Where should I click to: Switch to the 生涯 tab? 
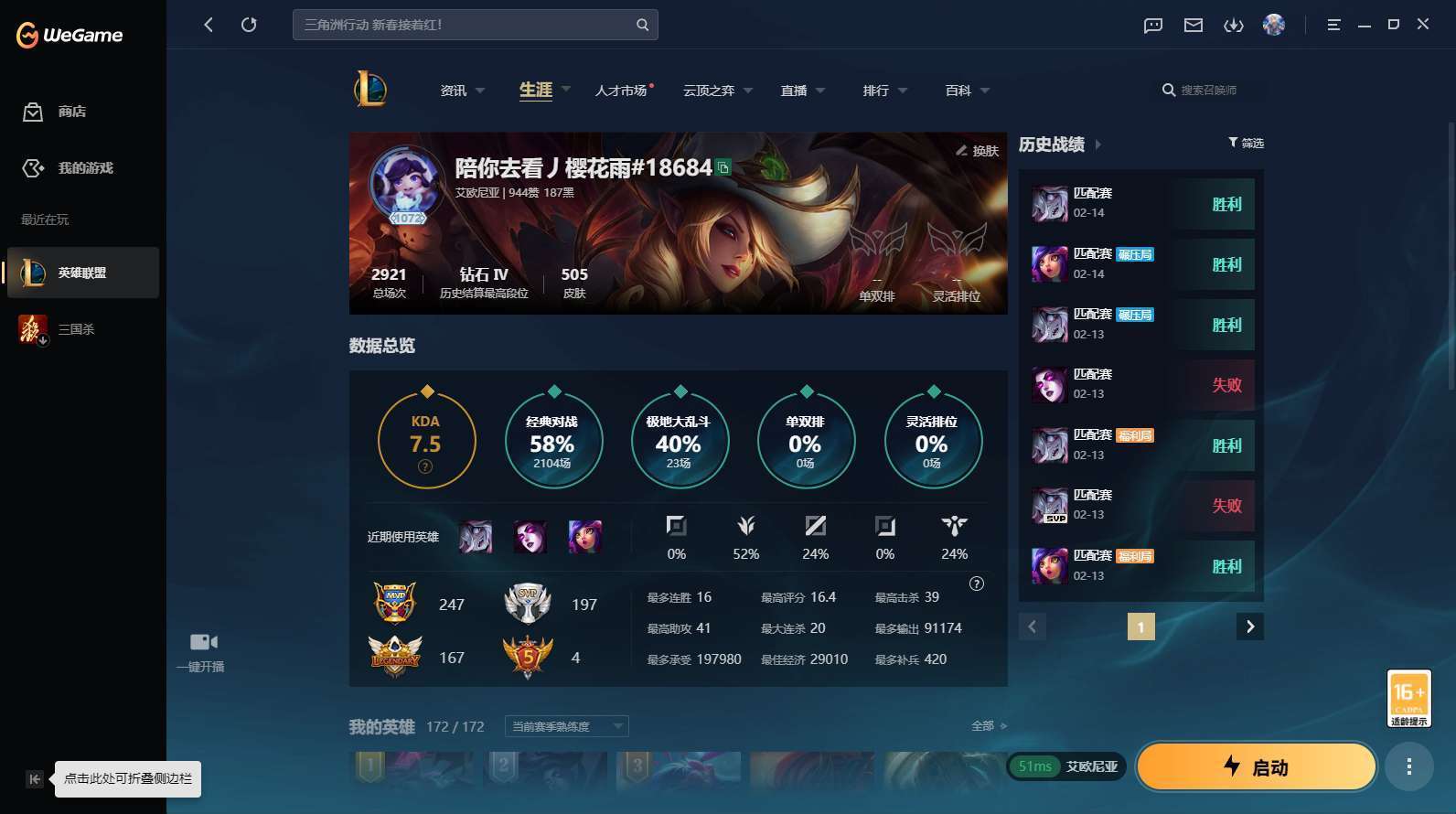click(x=533, y=90)
